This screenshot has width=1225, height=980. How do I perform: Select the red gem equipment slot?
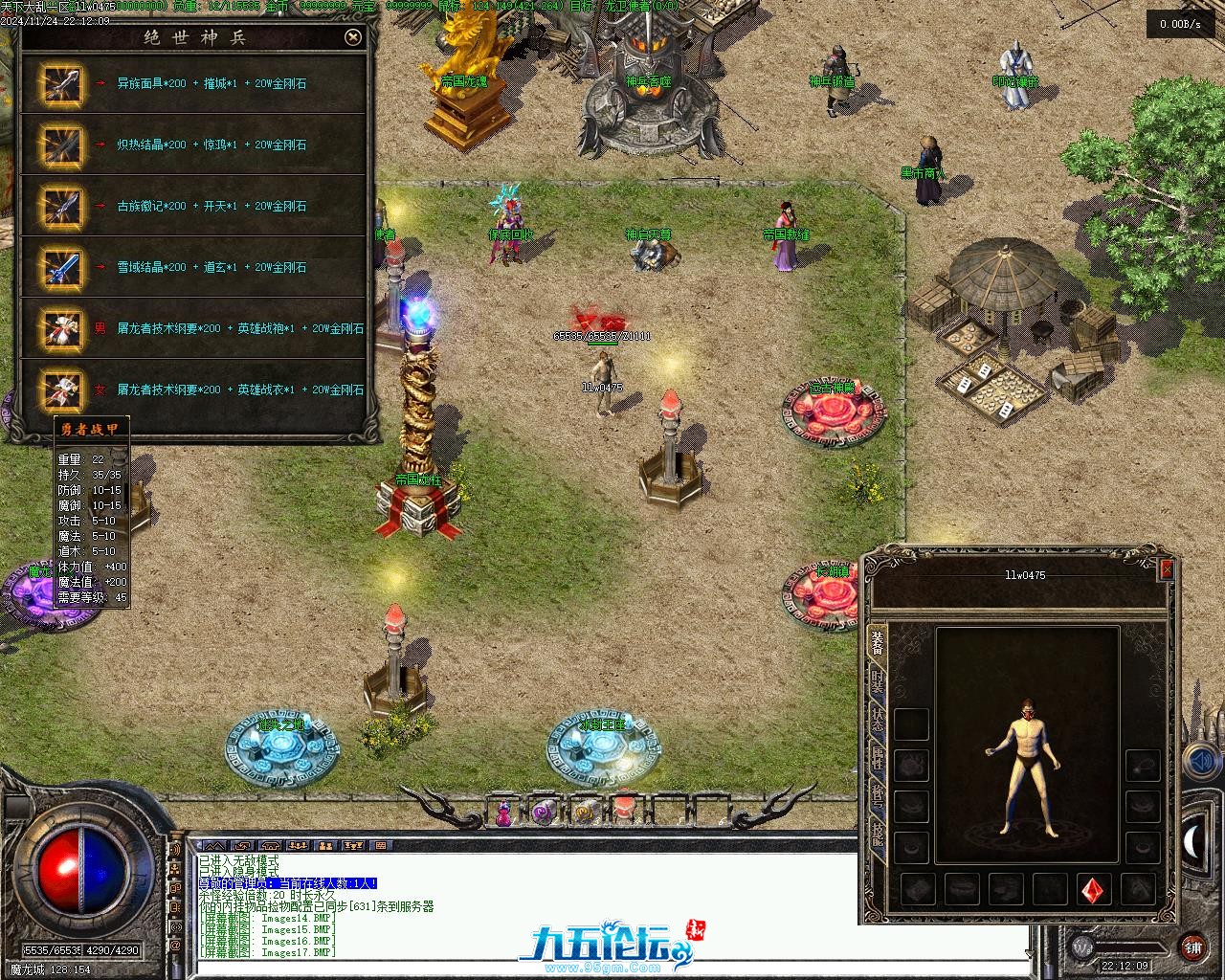coord(1094,890)
